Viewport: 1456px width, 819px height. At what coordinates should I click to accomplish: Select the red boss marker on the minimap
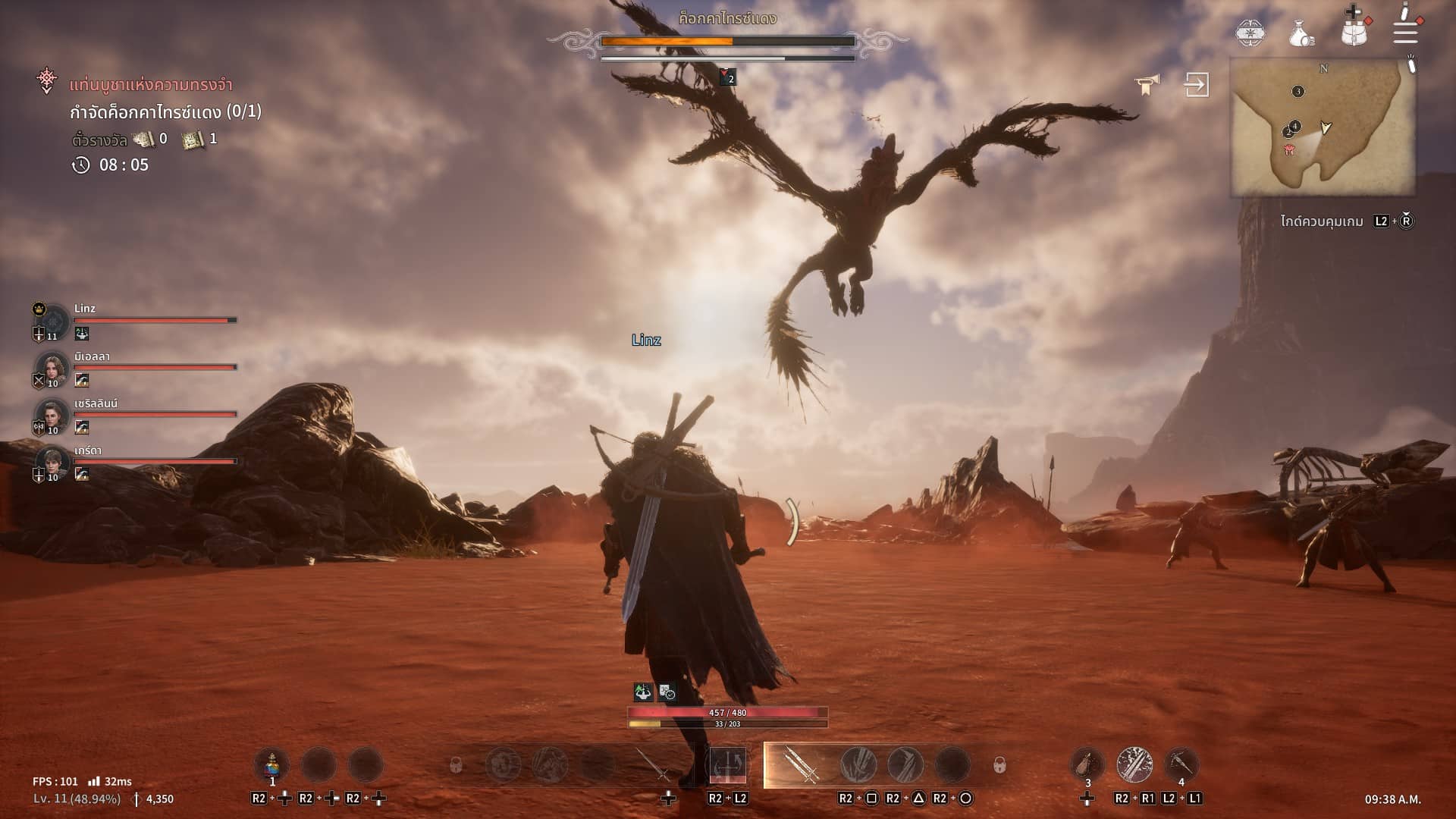point(1289,150)
